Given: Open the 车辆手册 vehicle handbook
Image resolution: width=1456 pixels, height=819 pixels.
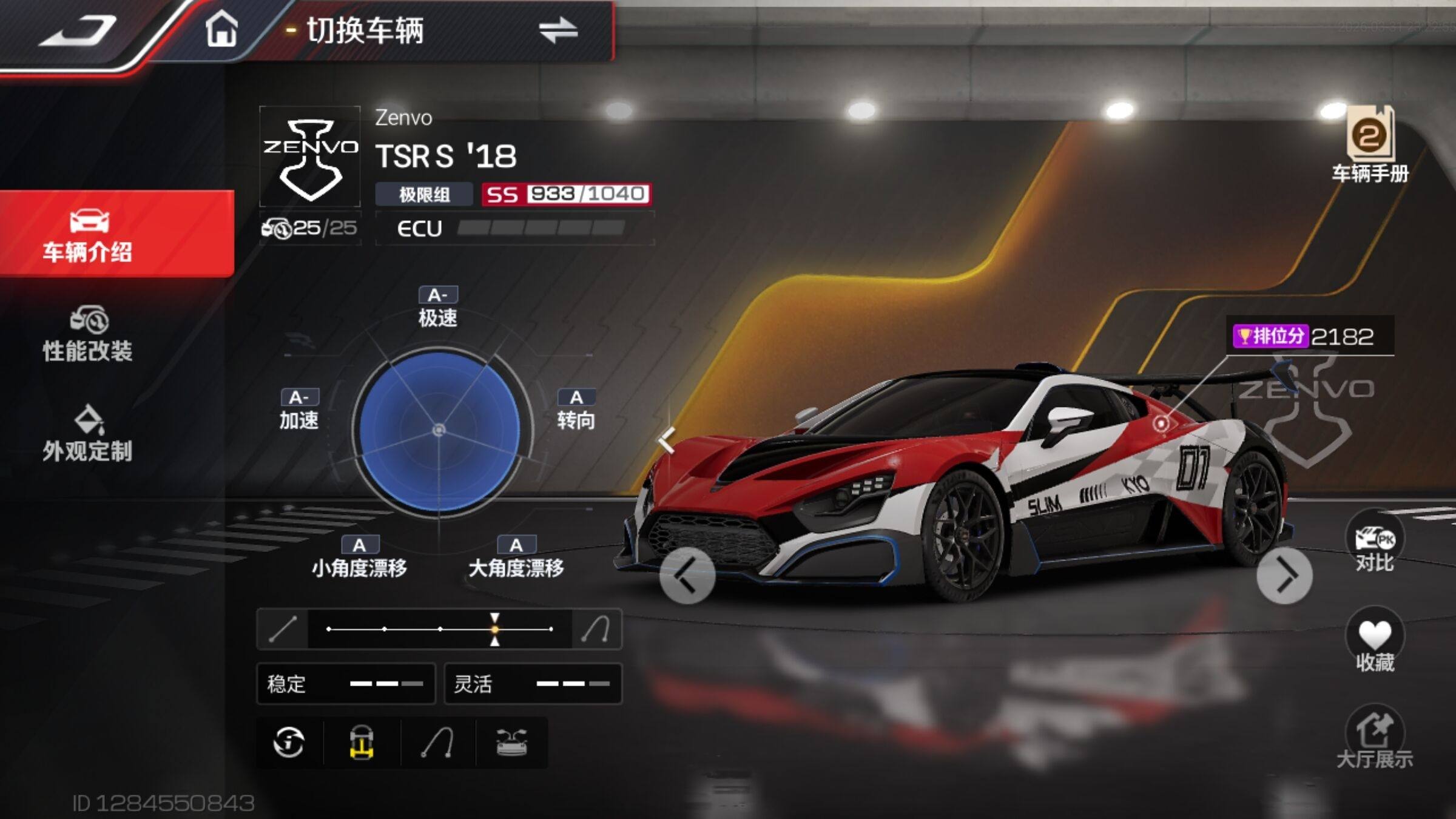Looking at the screenshot, I should point(1370,144).
